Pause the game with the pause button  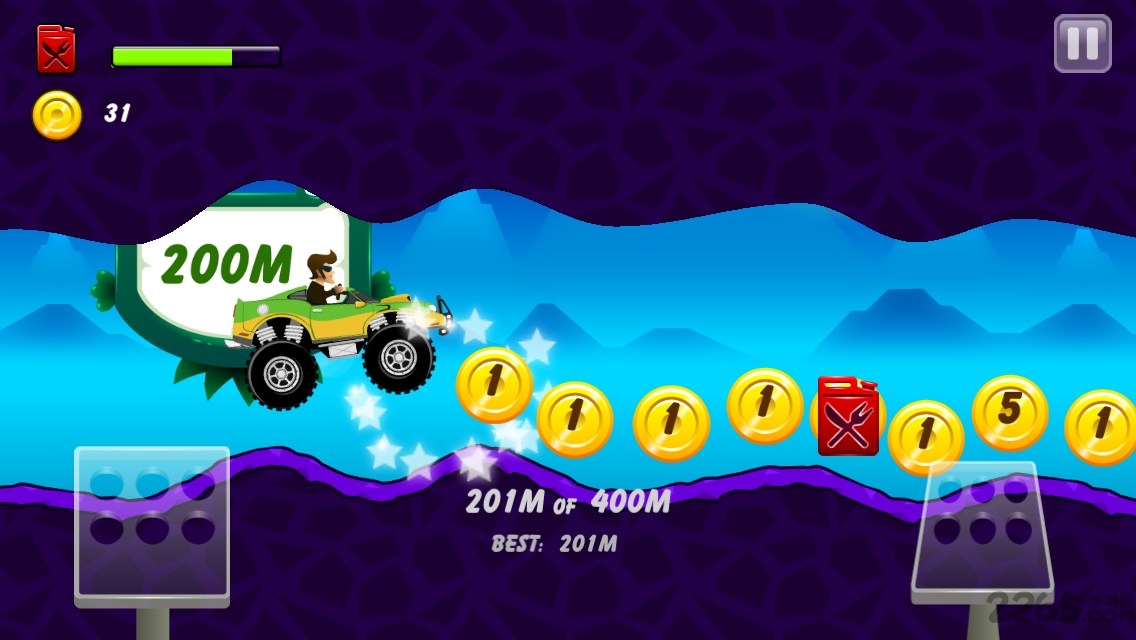tap(1082, 44)
